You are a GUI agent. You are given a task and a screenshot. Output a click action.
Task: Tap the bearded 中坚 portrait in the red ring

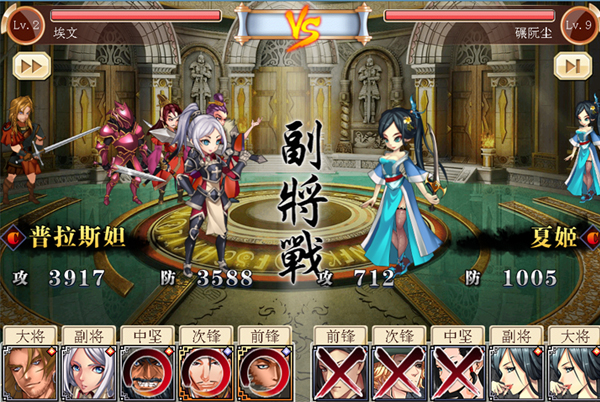click(146, 373)
